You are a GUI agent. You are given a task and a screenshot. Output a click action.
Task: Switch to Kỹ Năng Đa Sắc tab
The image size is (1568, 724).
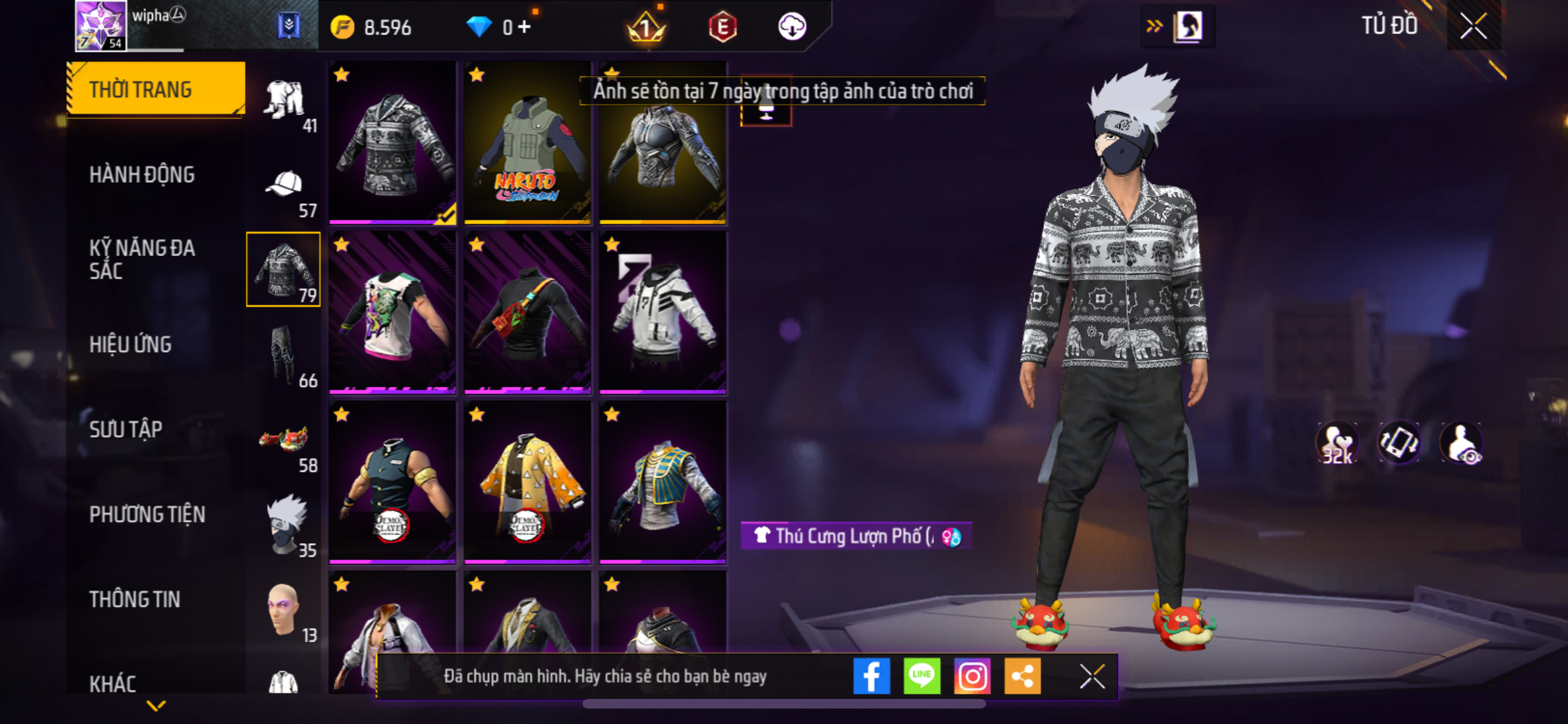tap(142, 259)
